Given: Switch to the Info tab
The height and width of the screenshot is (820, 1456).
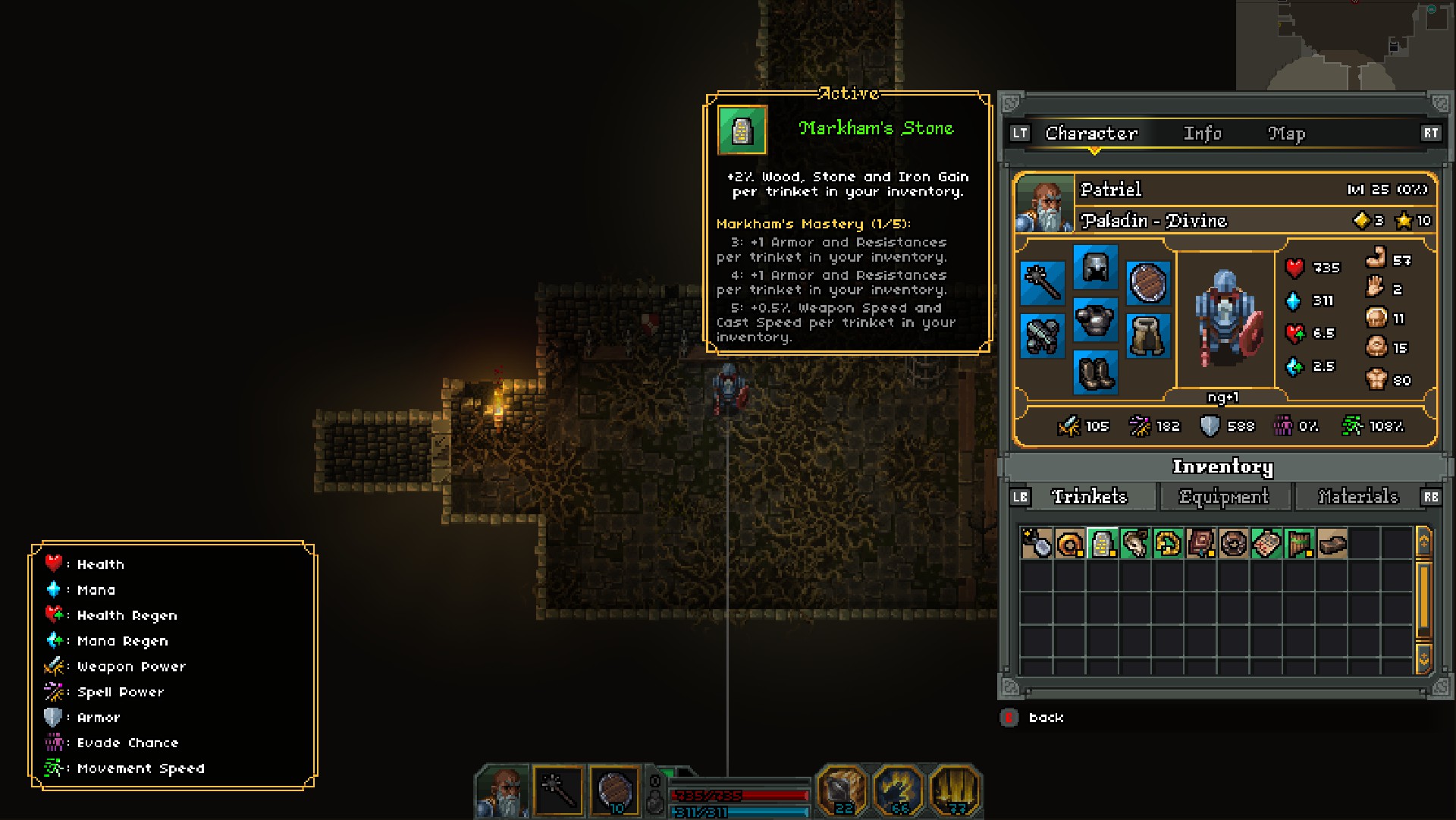Looking at the screenshot, I should point(1202,134).
